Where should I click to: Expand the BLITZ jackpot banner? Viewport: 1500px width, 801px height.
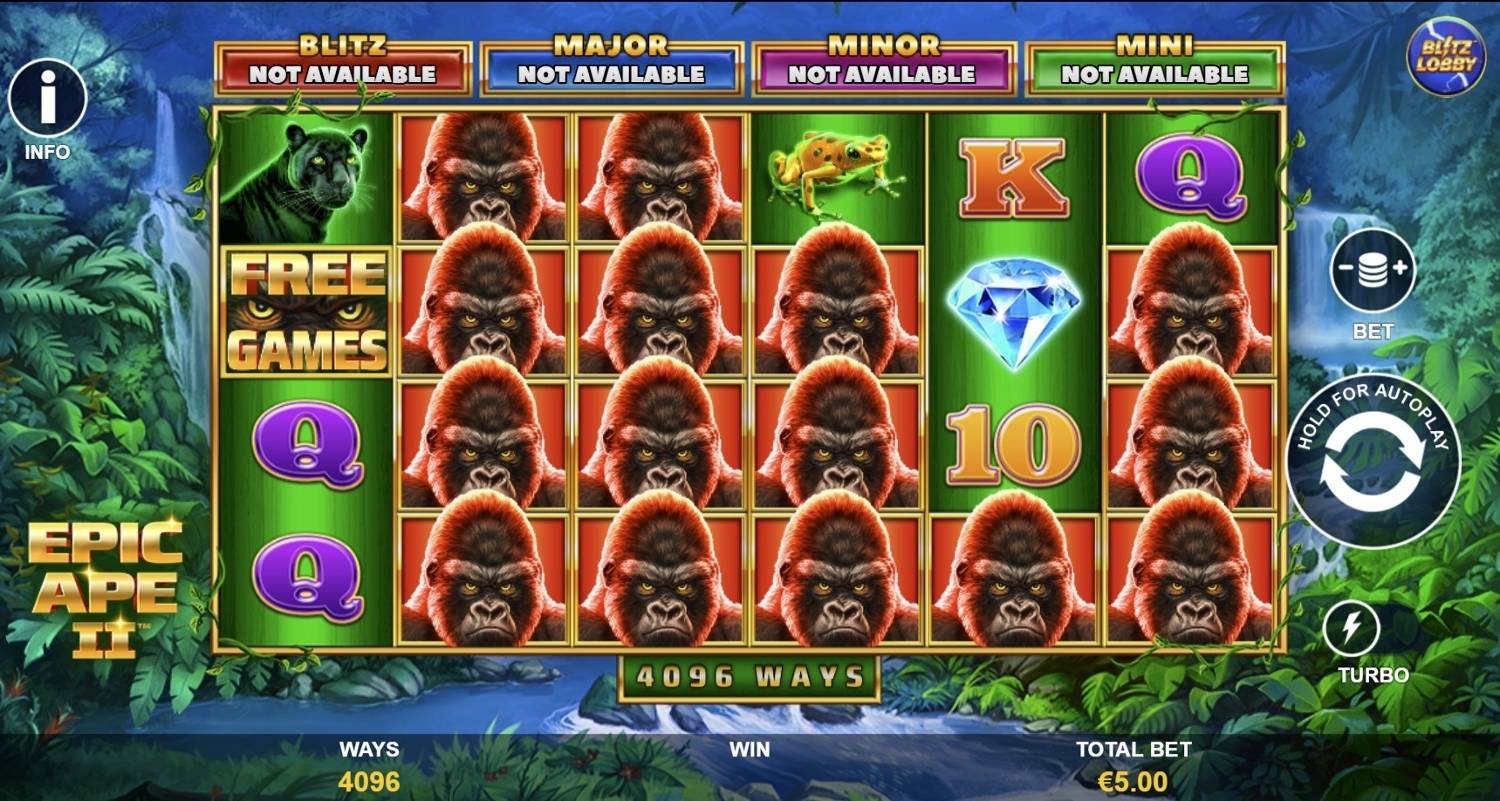click(341, 62)
